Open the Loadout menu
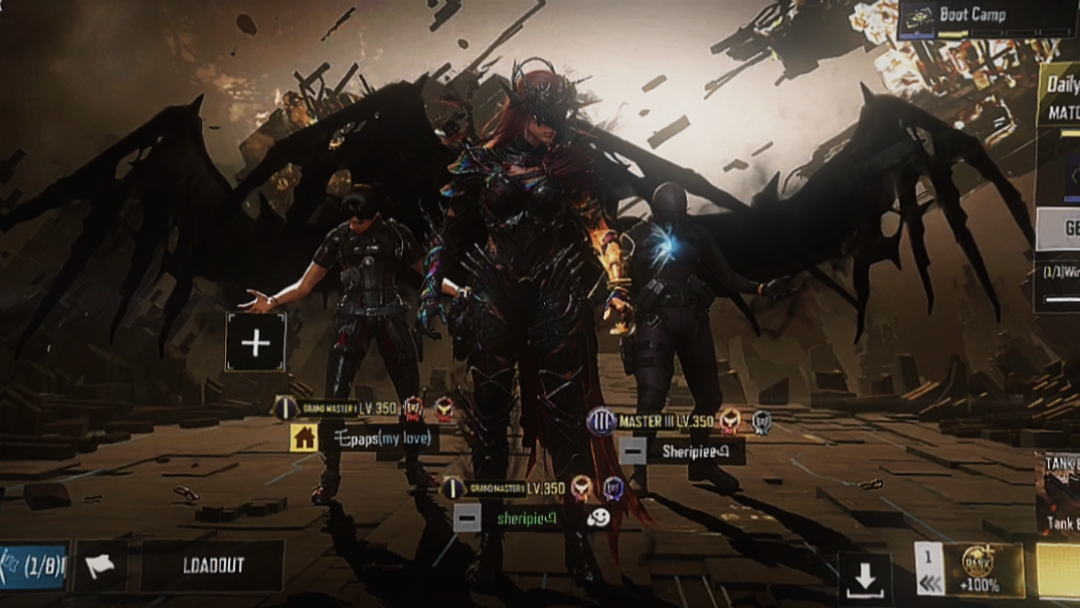The width and height of the screenshot is (1080, 608). (x=213, y=566)
